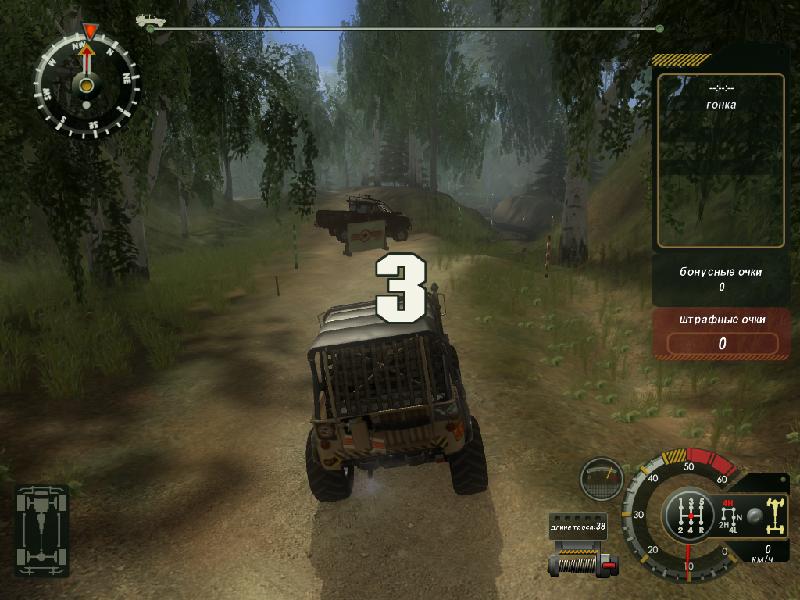Select the vehicle chassis damage diagram
The height and width of the screenshot is (600, 800).
pos(42,517)
